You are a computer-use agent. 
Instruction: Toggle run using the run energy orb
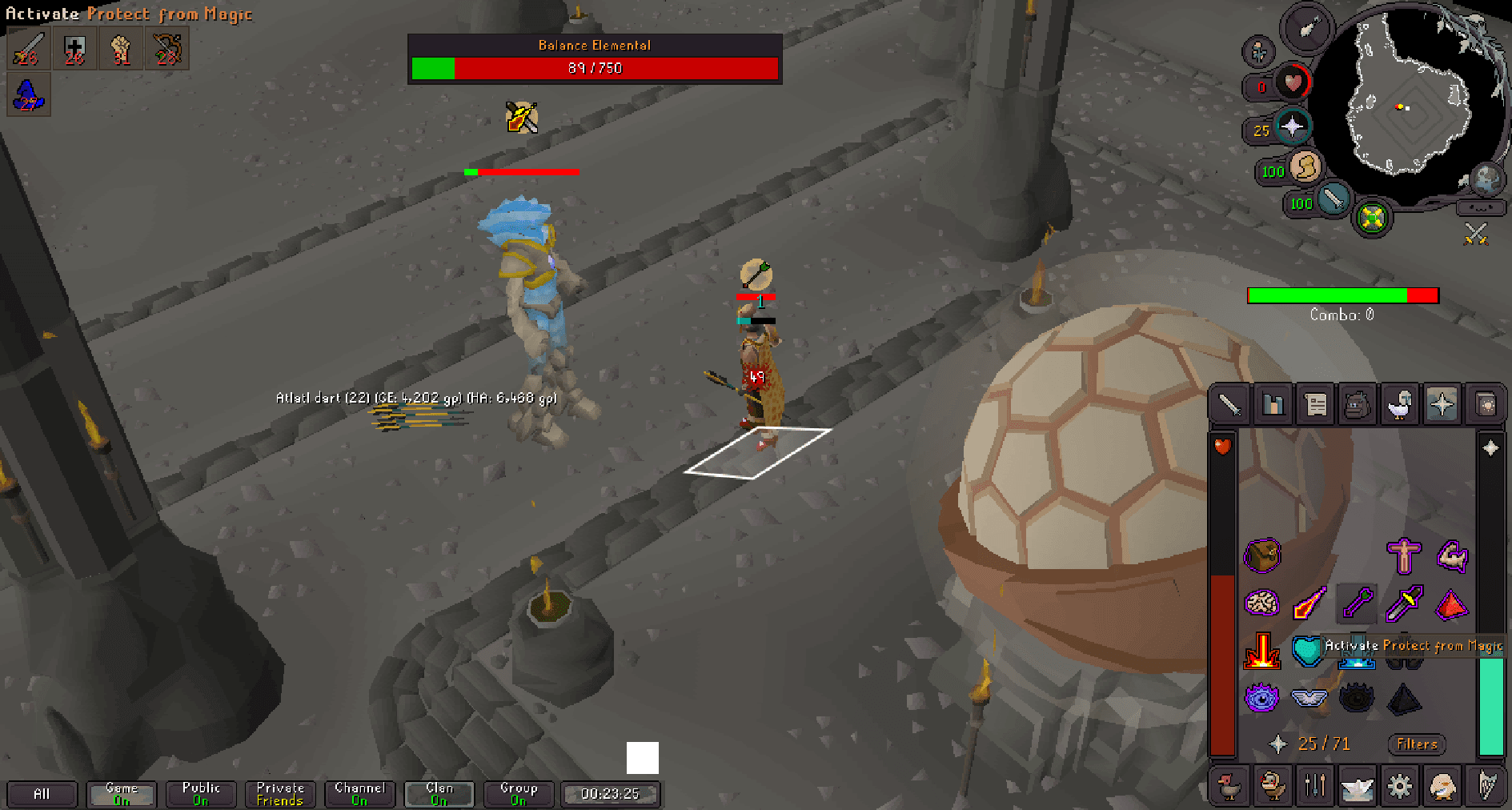pos(1305,171)
